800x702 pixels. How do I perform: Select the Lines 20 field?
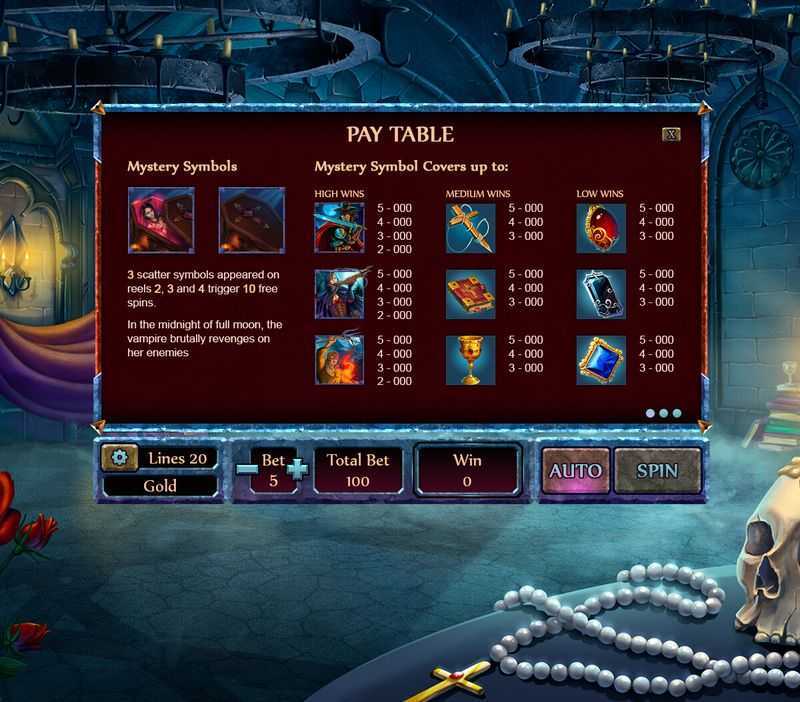tap(176, 458)
